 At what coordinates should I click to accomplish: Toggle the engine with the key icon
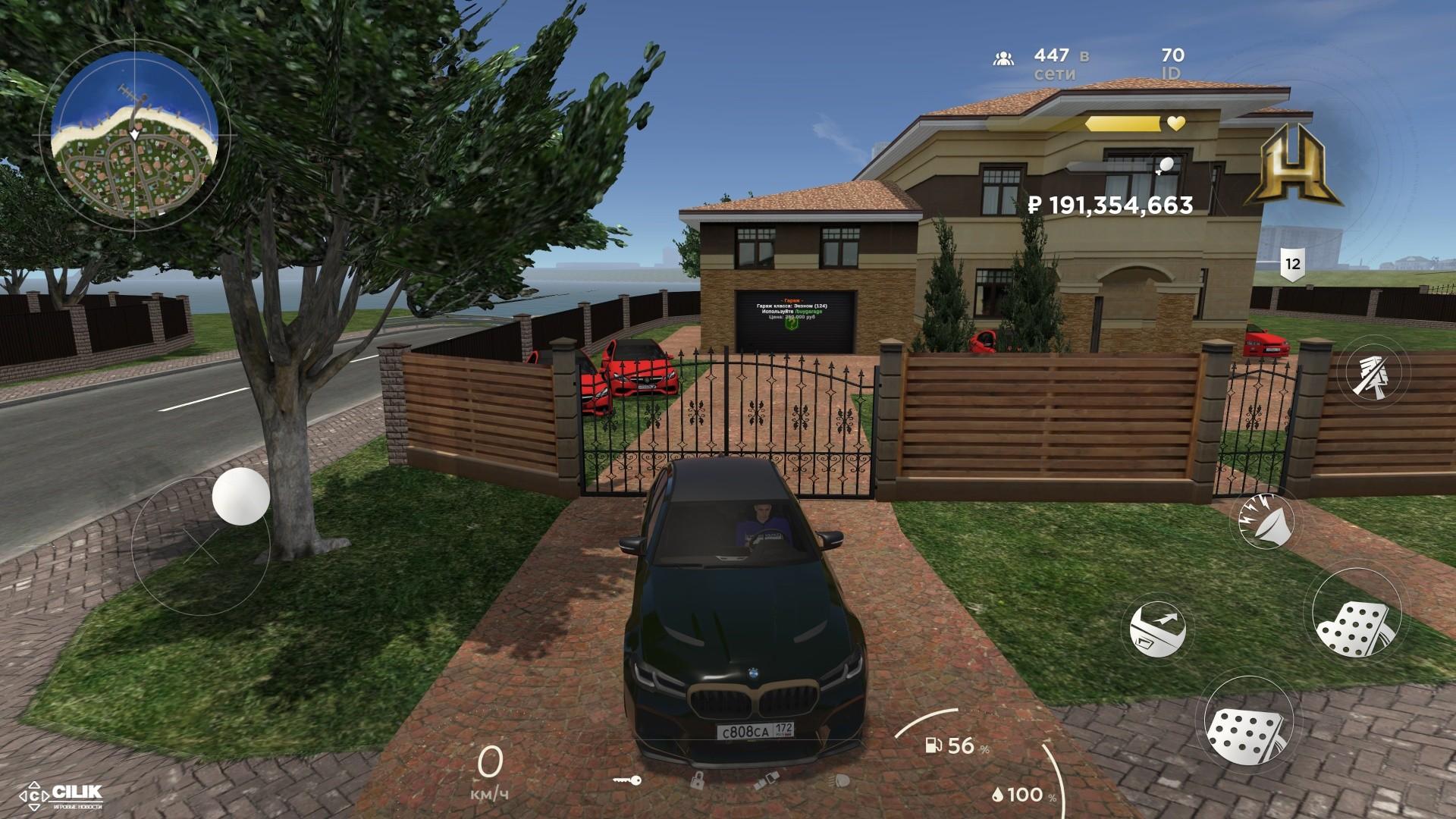[x=628, y=780]
